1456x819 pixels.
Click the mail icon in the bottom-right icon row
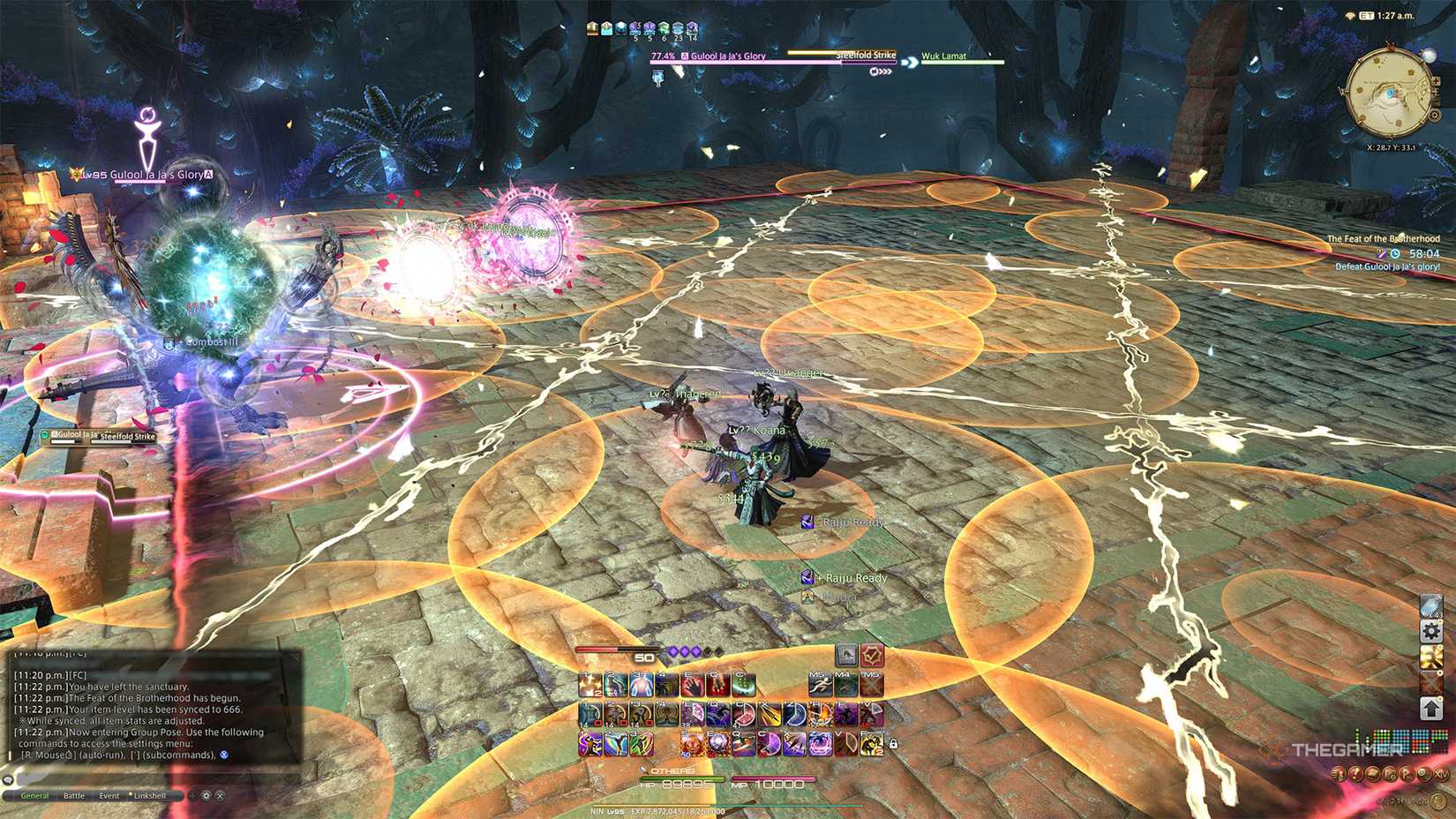1371,774
